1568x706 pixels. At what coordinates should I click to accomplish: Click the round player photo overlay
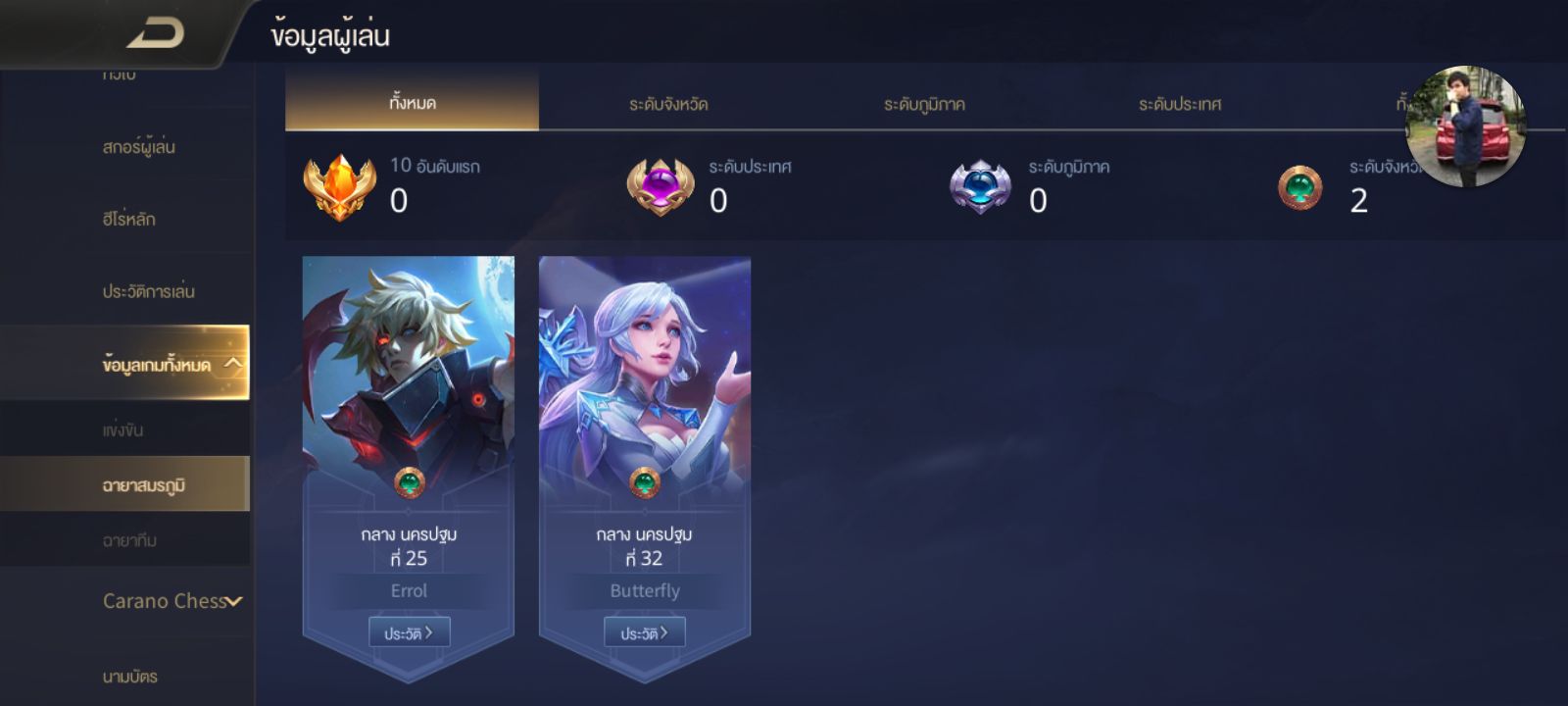coord(1465,126)
